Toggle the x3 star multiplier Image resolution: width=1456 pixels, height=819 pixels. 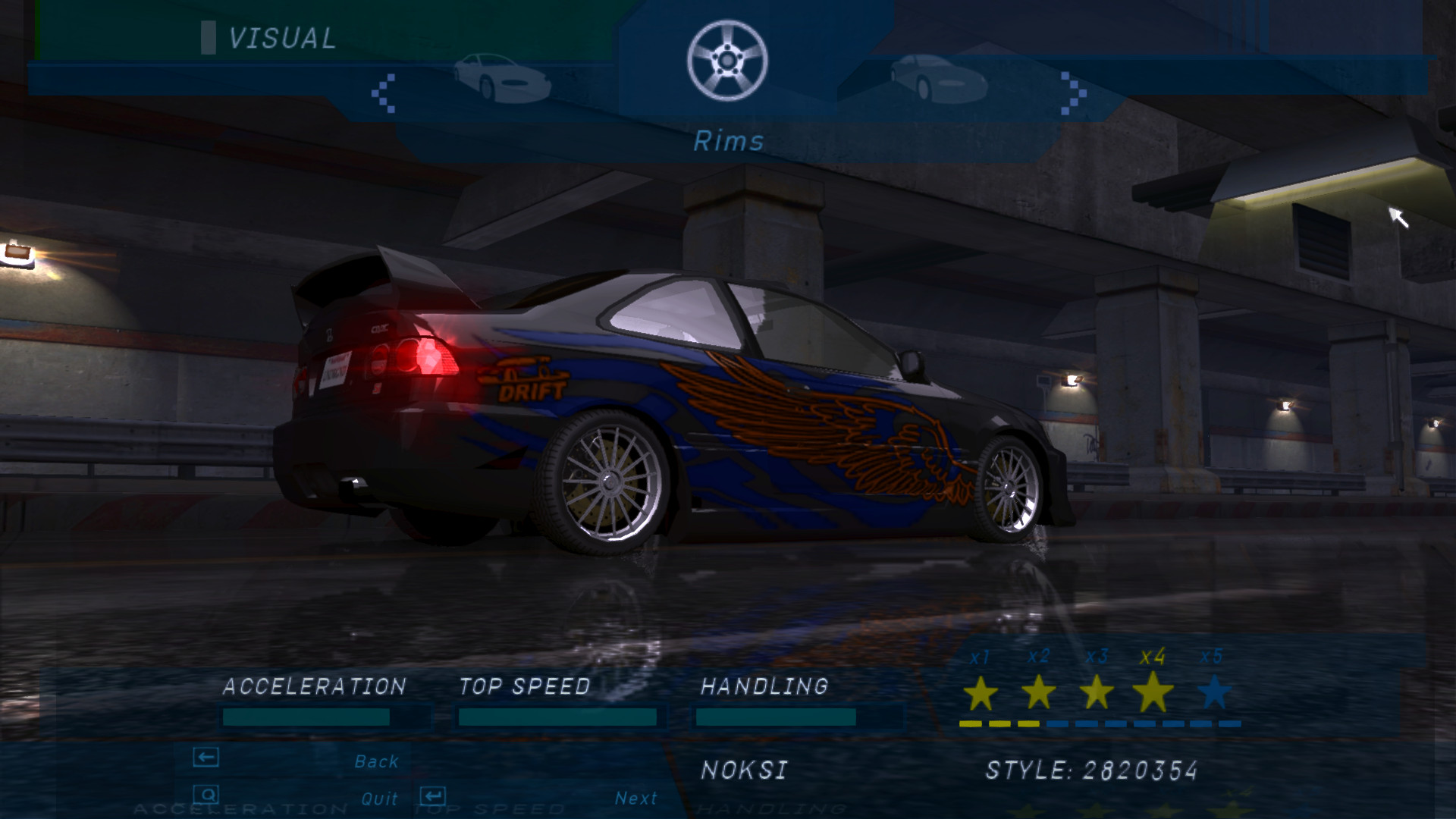pos(1096,692)
